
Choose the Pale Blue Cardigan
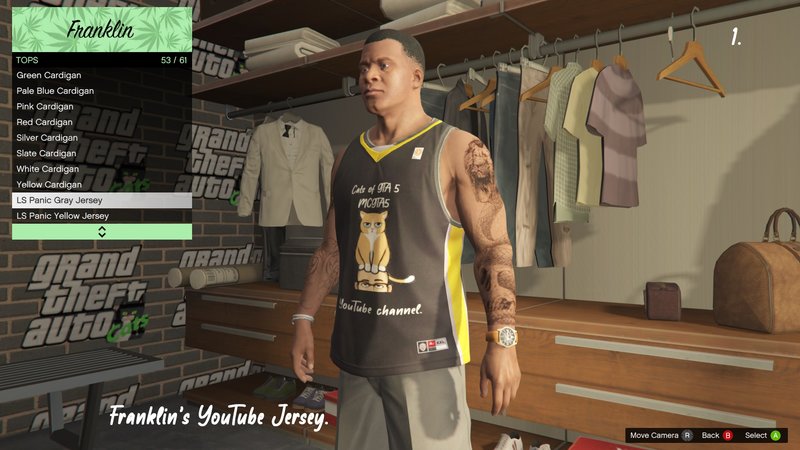click(x=101, y=91)
